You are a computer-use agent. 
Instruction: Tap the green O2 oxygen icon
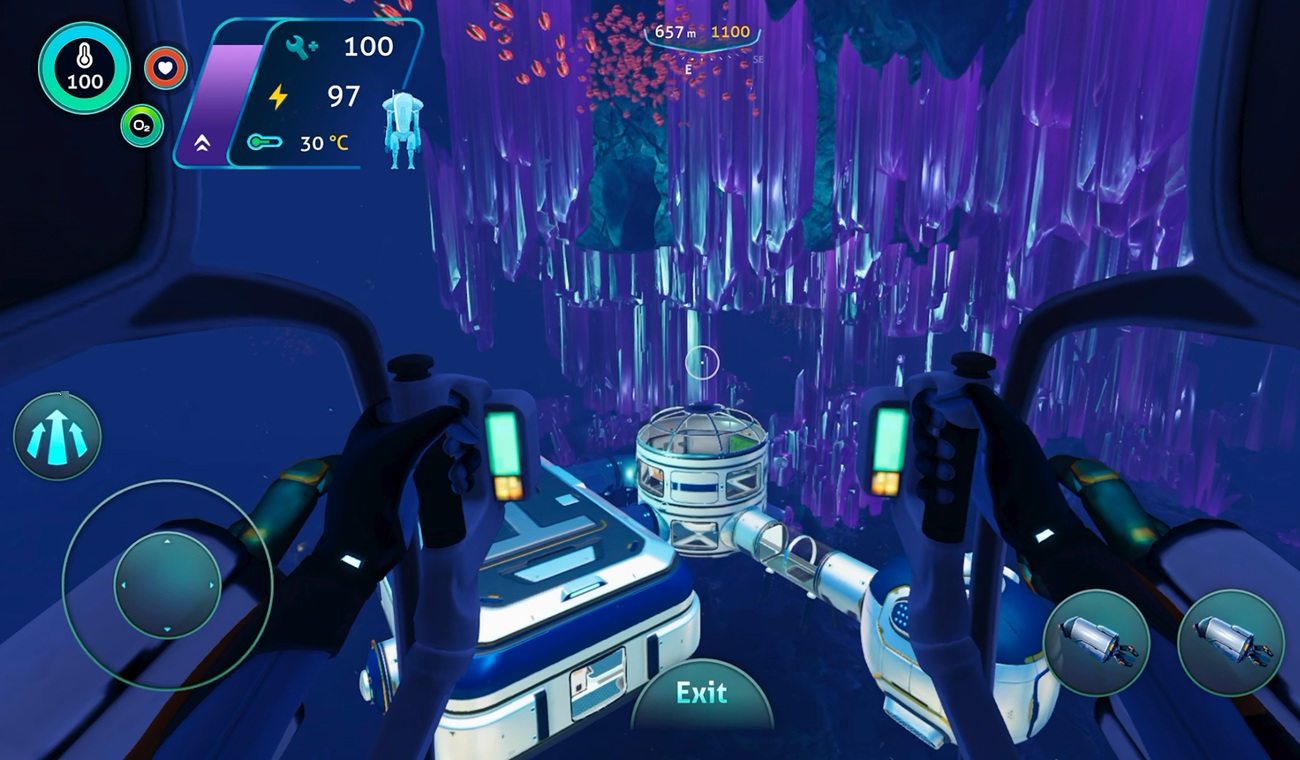coord(142,126)
